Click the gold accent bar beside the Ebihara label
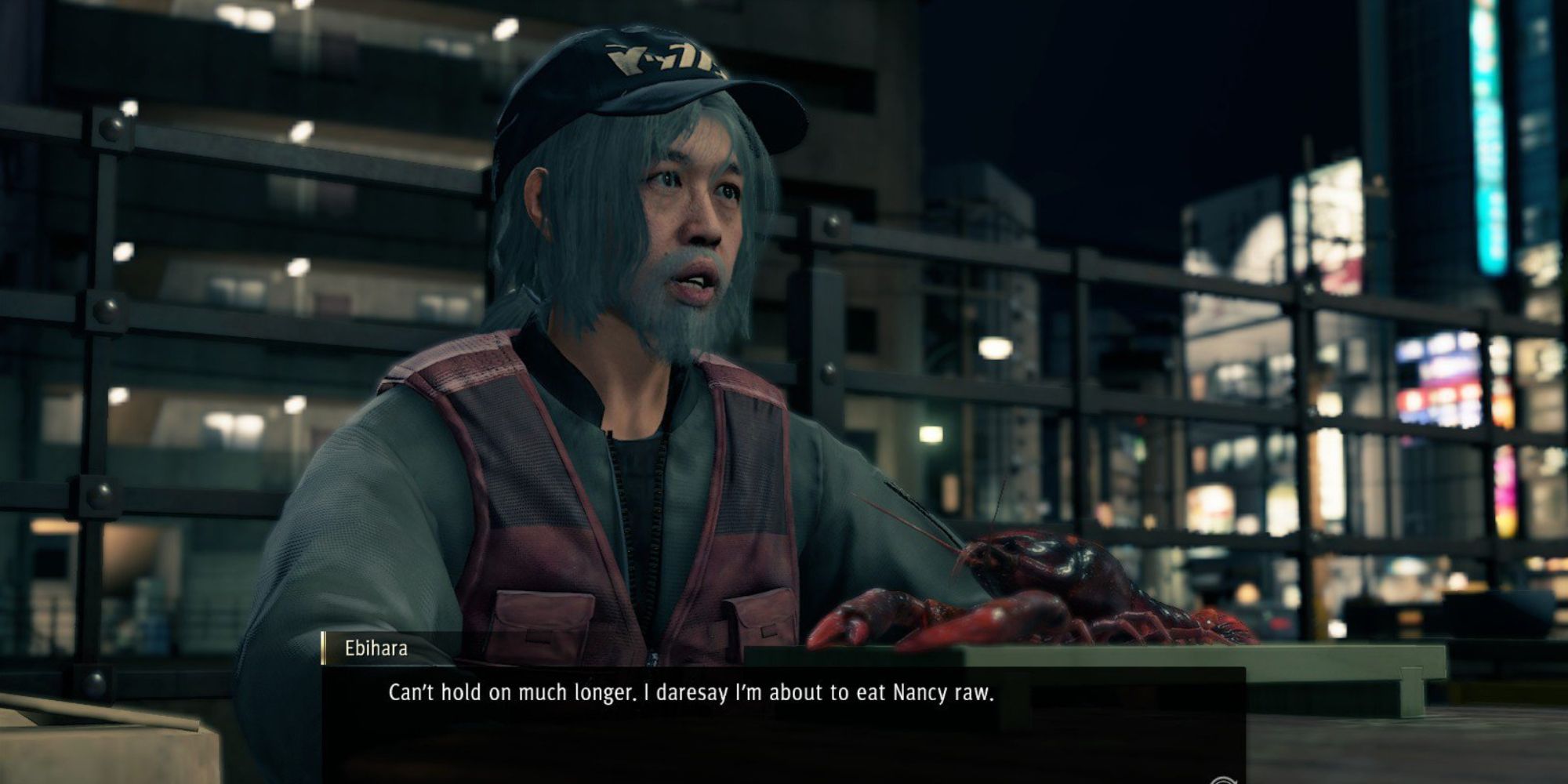 coord(323,646)
